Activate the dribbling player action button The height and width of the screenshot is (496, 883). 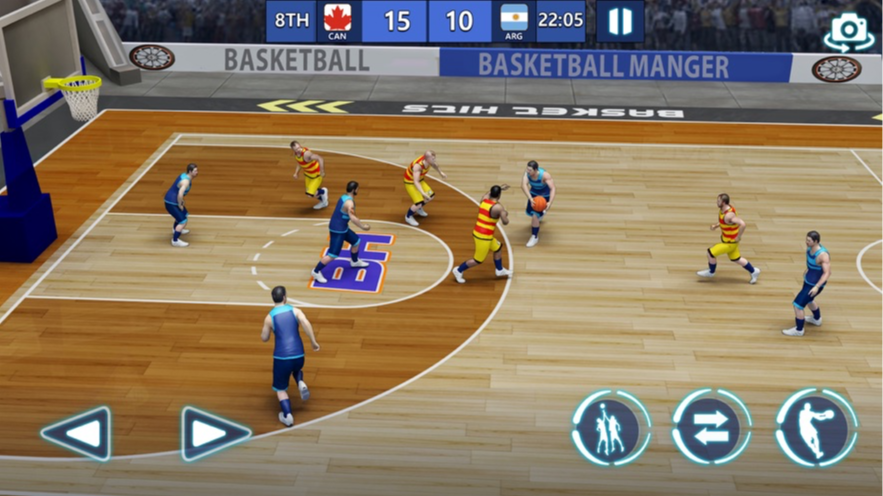coord(816,428)
